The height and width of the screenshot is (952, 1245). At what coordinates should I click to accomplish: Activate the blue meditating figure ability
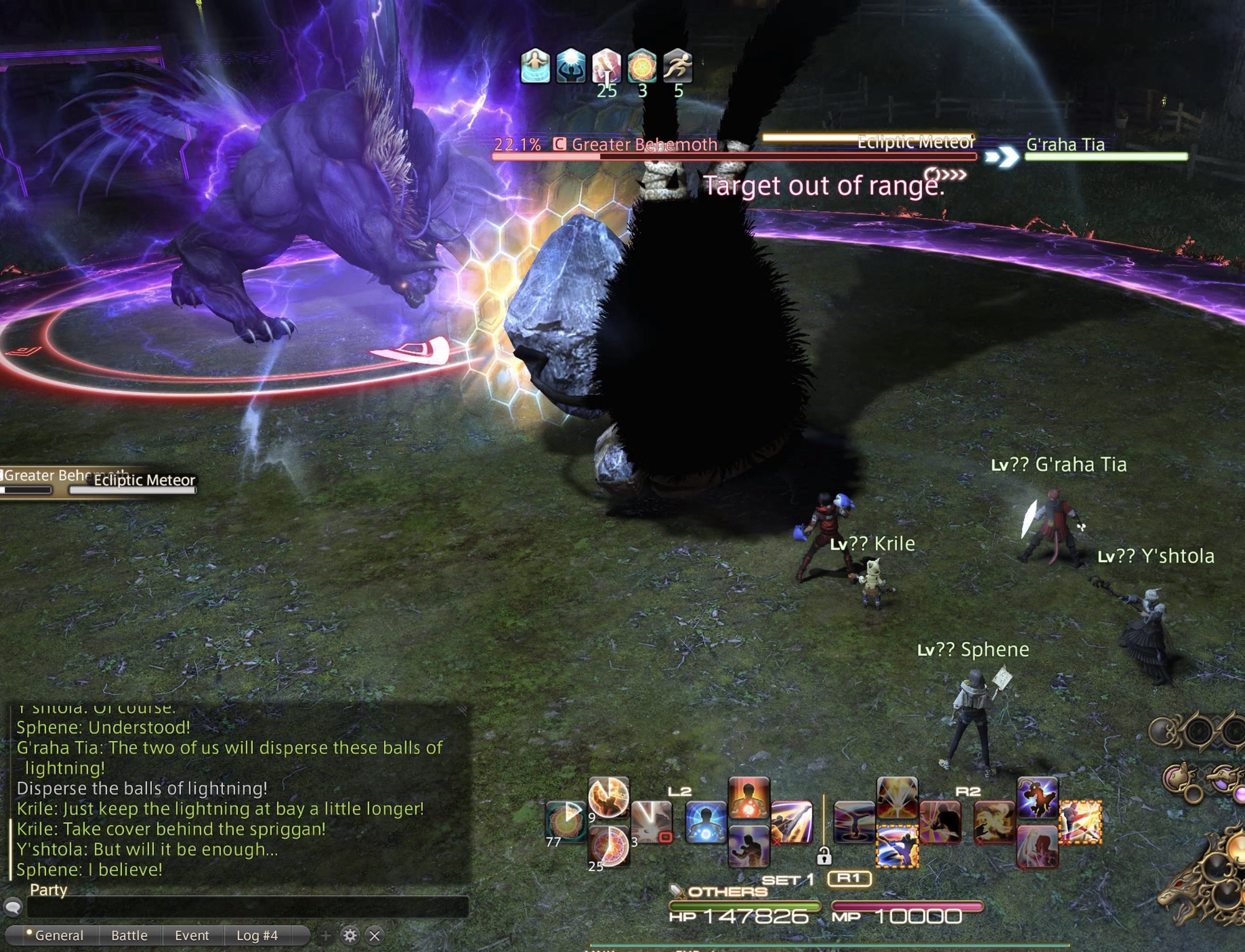coord(706,822)
